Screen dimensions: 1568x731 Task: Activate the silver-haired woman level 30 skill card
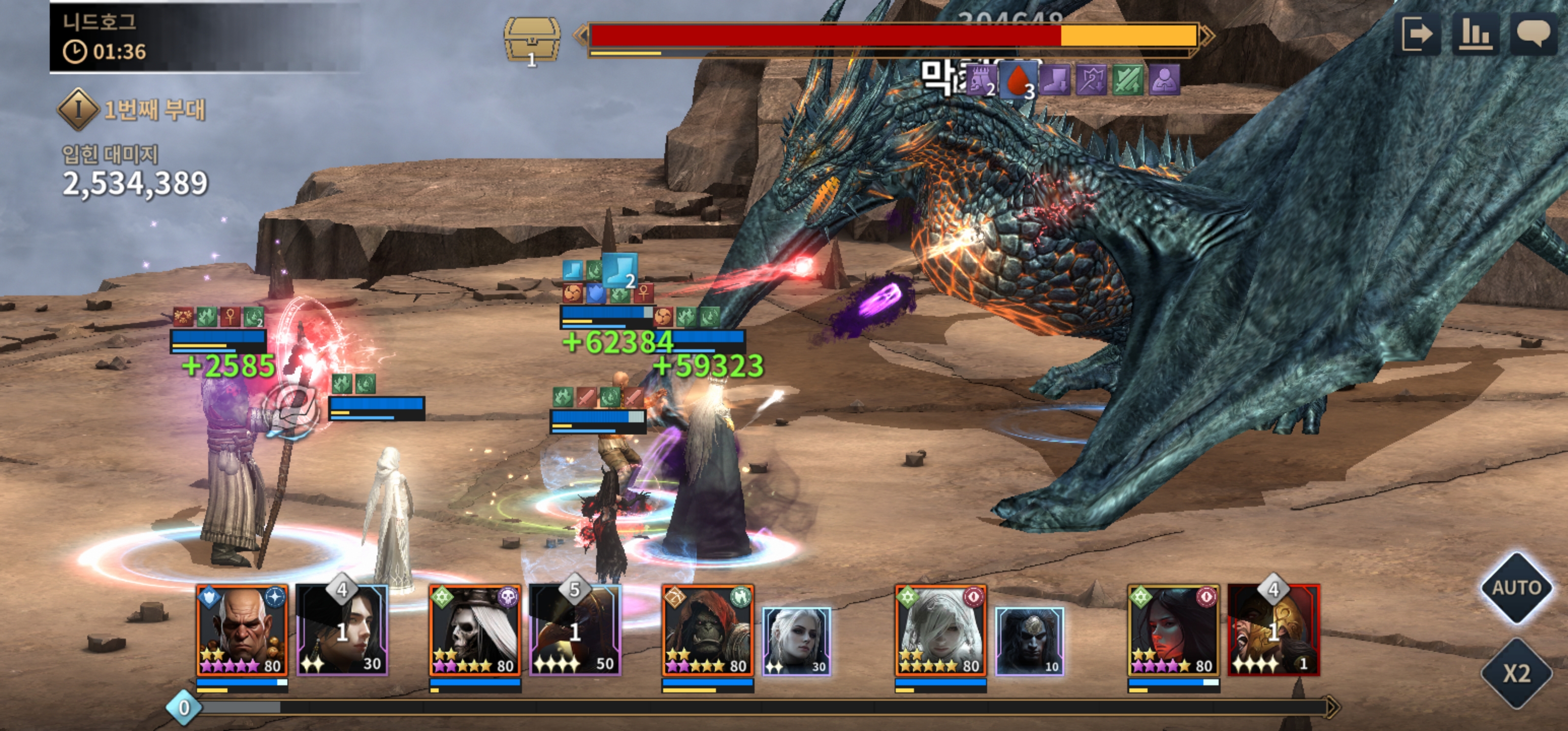click(x=796, y=641)
